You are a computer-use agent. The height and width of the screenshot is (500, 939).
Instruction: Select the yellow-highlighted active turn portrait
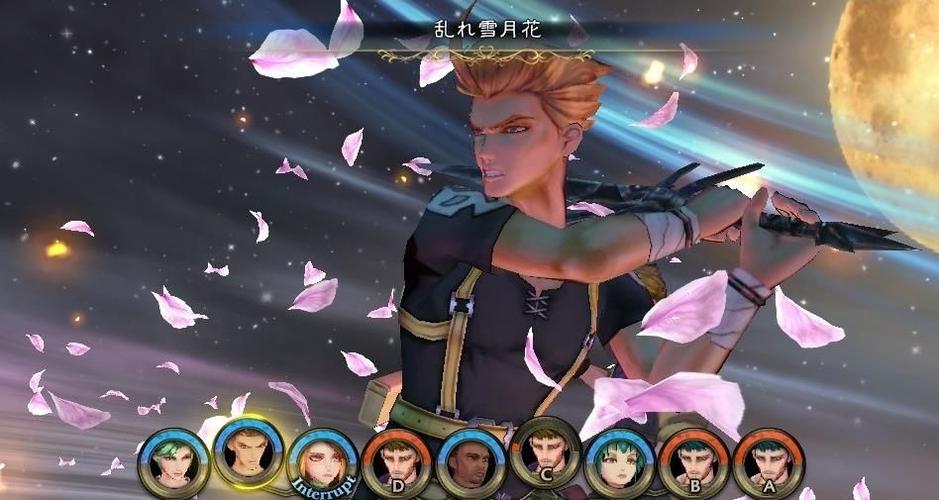point(248,452)
